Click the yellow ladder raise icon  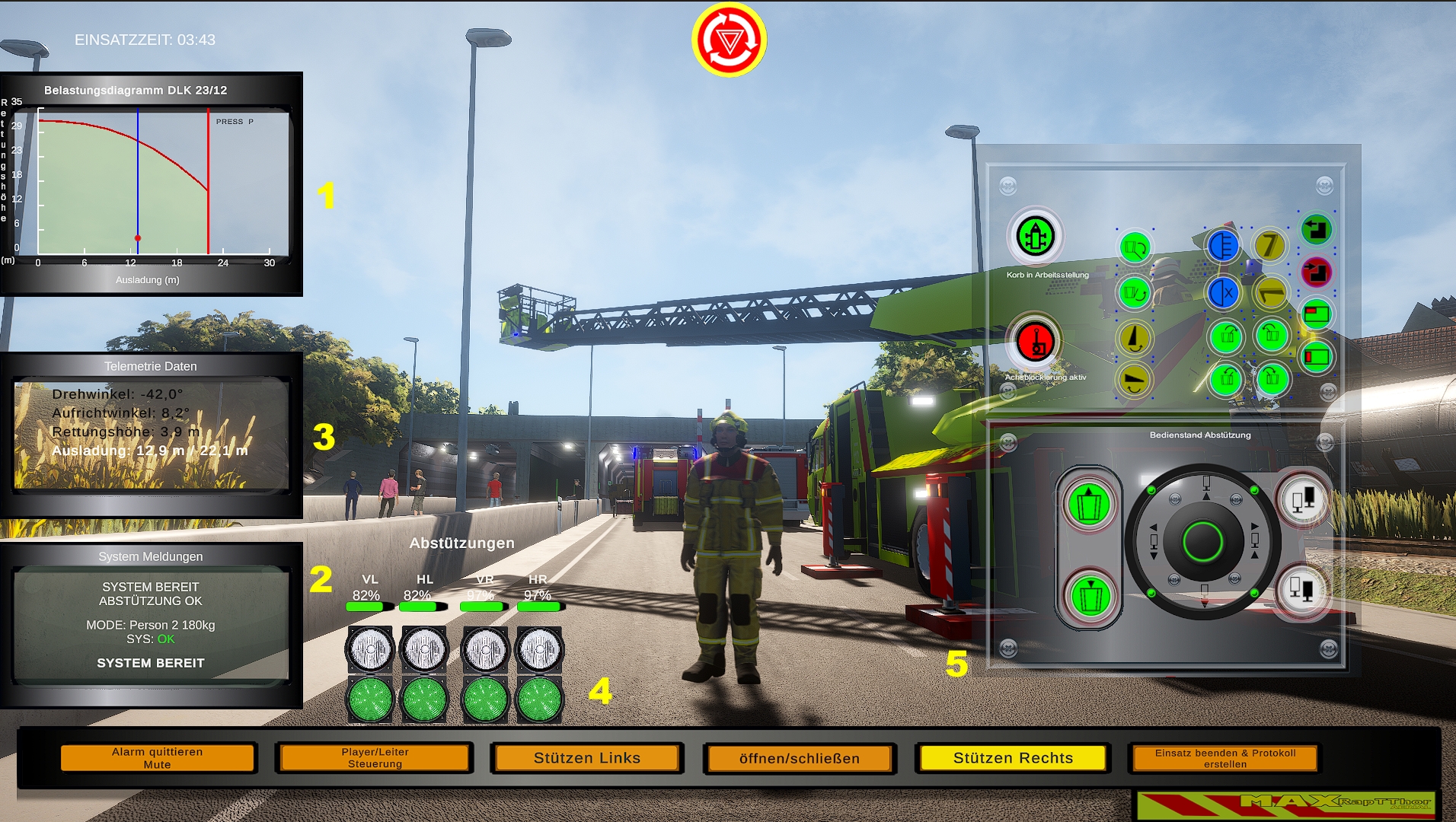pos(1135,336)
